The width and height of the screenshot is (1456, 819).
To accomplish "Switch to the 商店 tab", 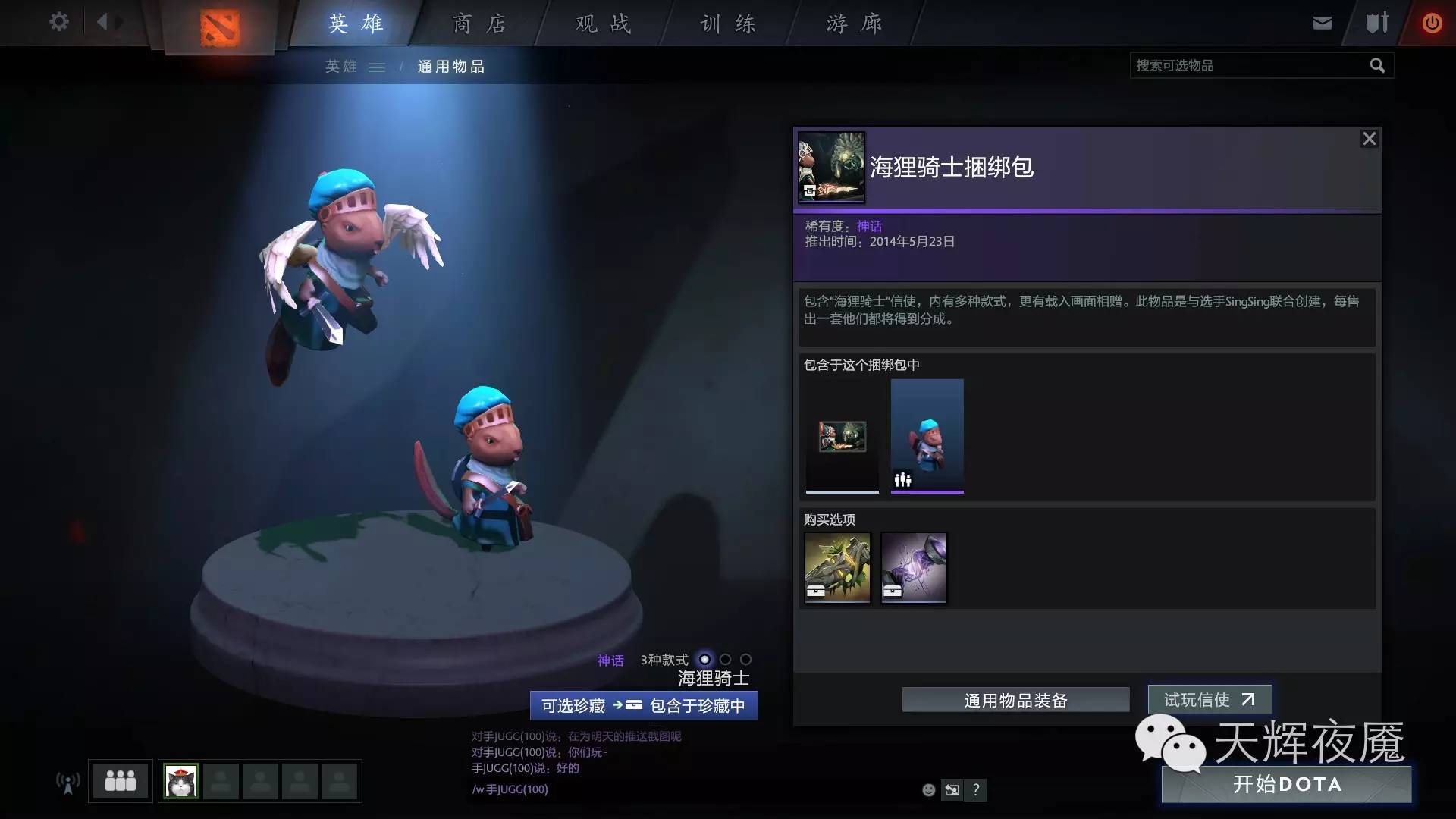I will coord(478,23).
